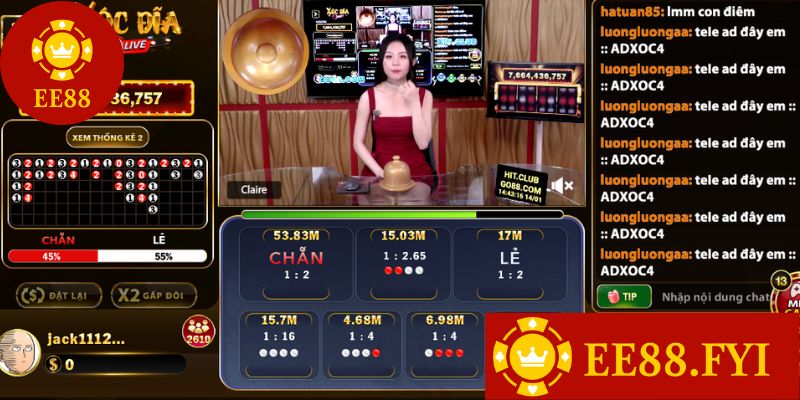Select the three-white one-red 1:4 tile
The width and height of the screenshot is (800, 400).
360,340
